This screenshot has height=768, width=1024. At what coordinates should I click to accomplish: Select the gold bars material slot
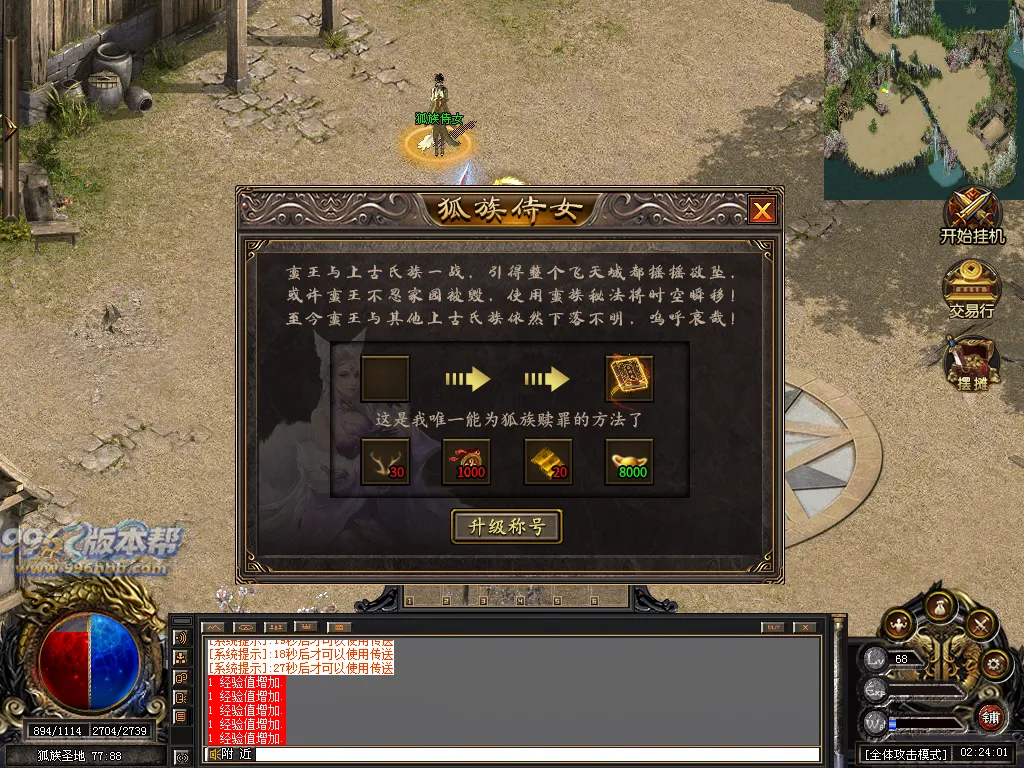(548, 462)
